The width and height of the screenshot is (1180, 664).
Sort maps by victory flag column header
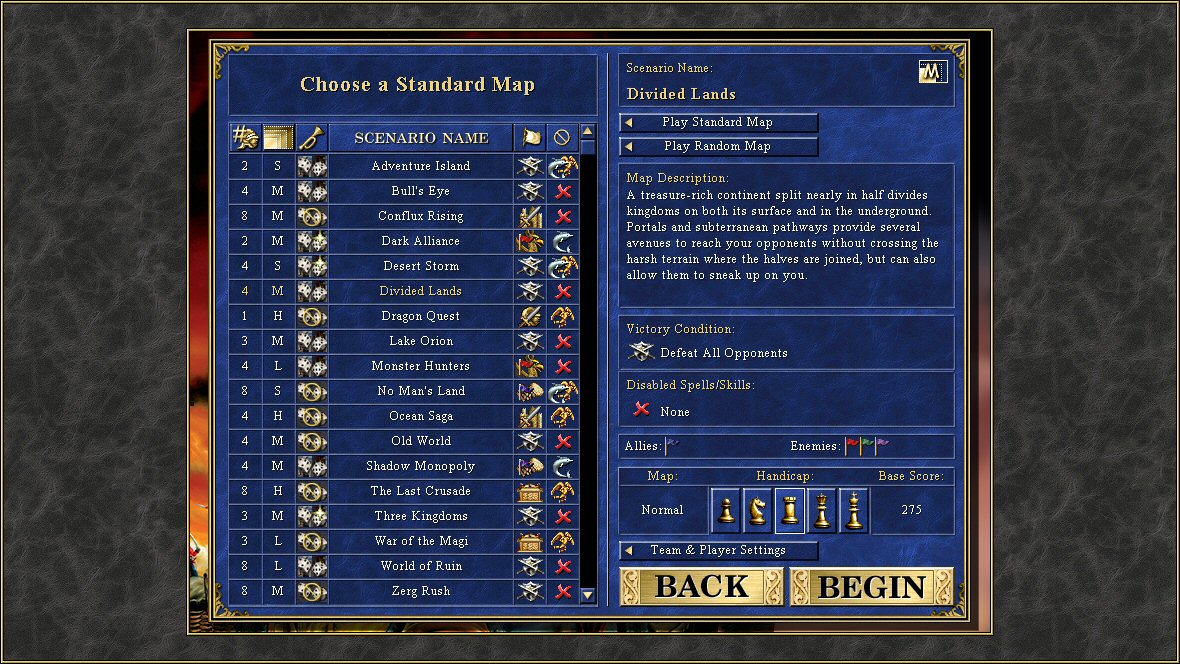pos(530,138)
